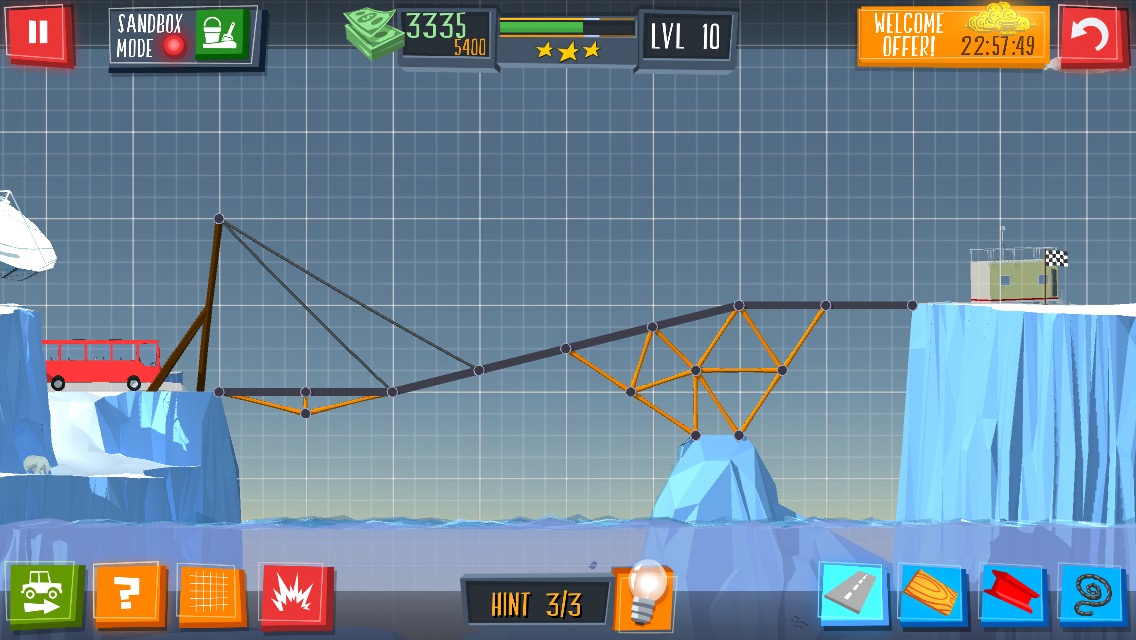Activate the red explosion button
1136x640 pixels.
(x=295, y=597)
